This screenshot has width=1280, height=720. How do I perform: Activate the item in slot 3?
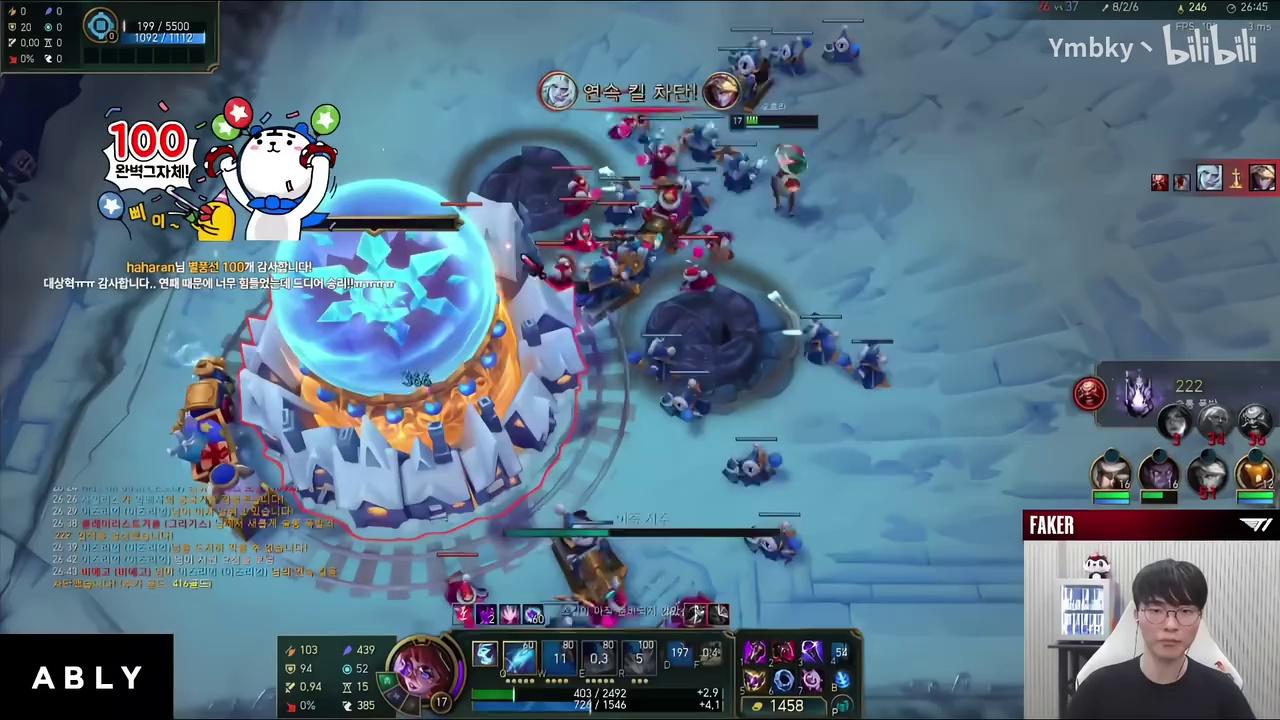pyautogui.click(x=811, y=654)
